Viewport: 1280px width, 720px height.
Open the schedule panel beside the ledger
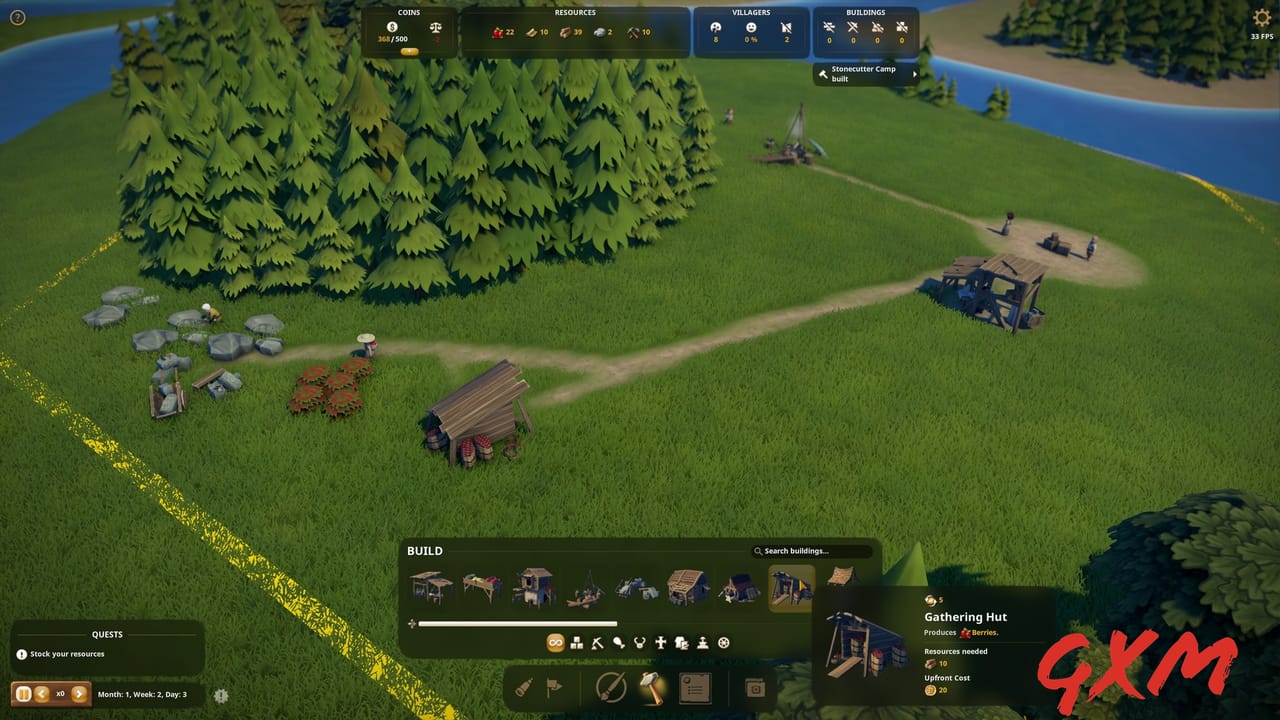click(x=756, y=687)
